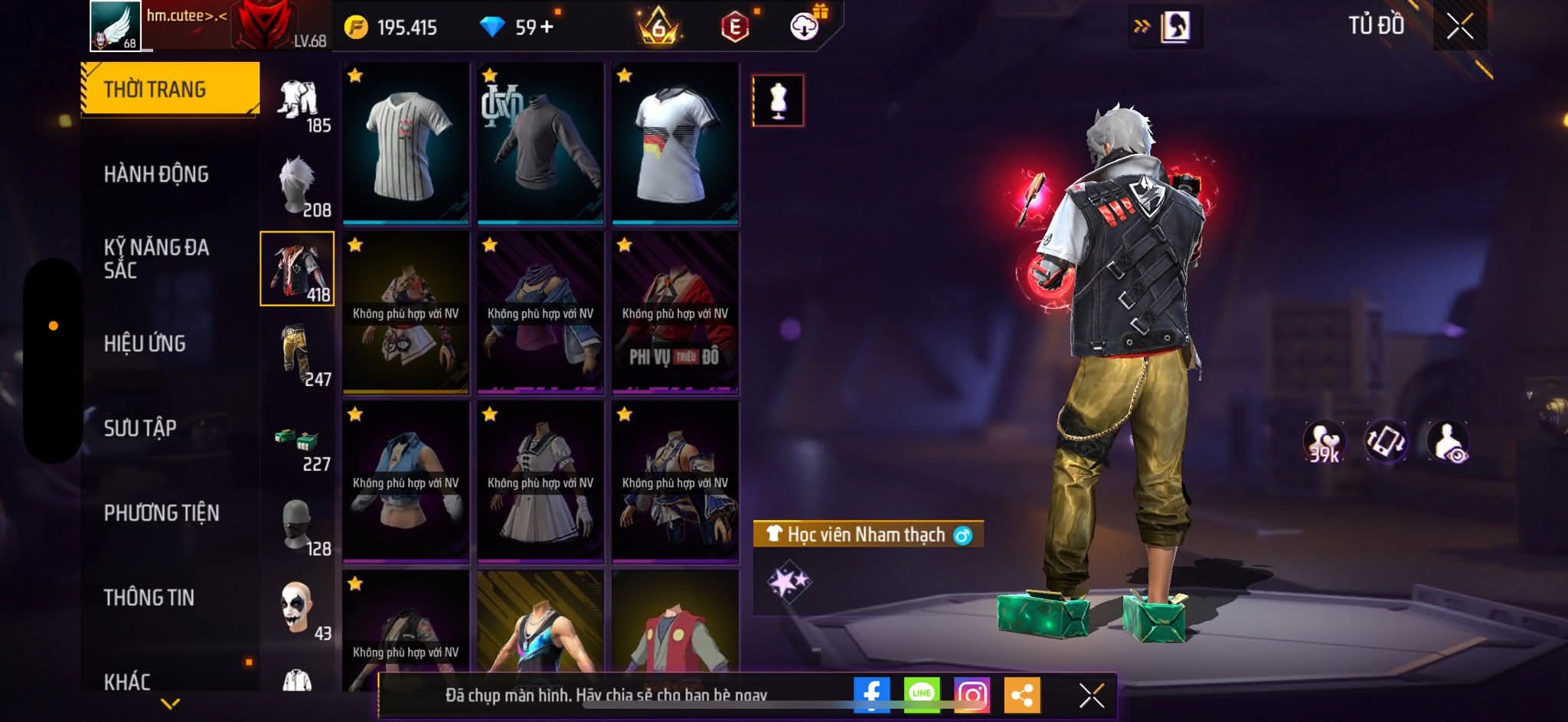Image resolution: width=1568 pixels, height=722 pixels.
Task: Add diamonds with the plus button
Action: (546, 28)
